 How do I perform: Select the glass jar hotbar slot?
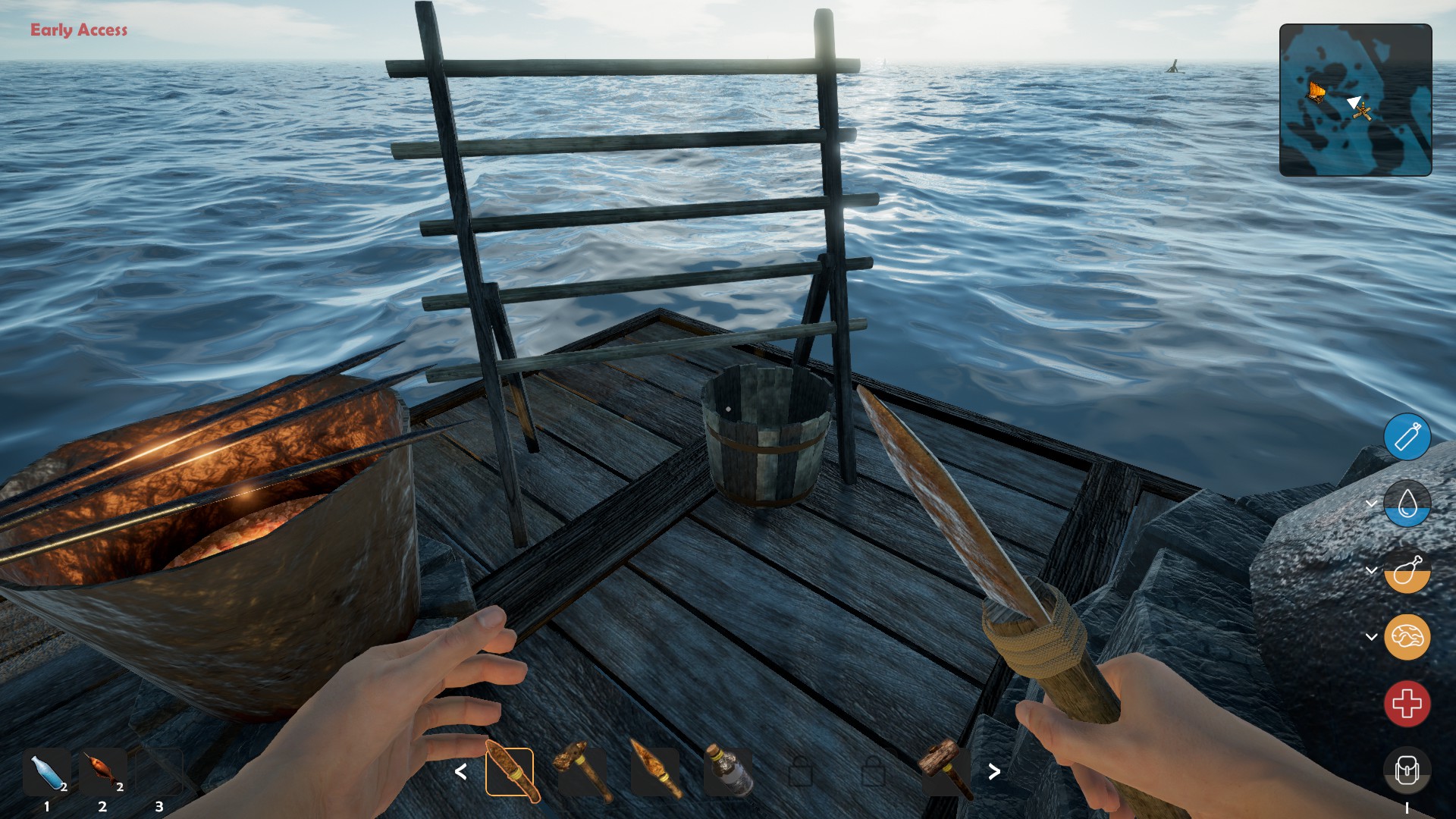pos(728,772)
